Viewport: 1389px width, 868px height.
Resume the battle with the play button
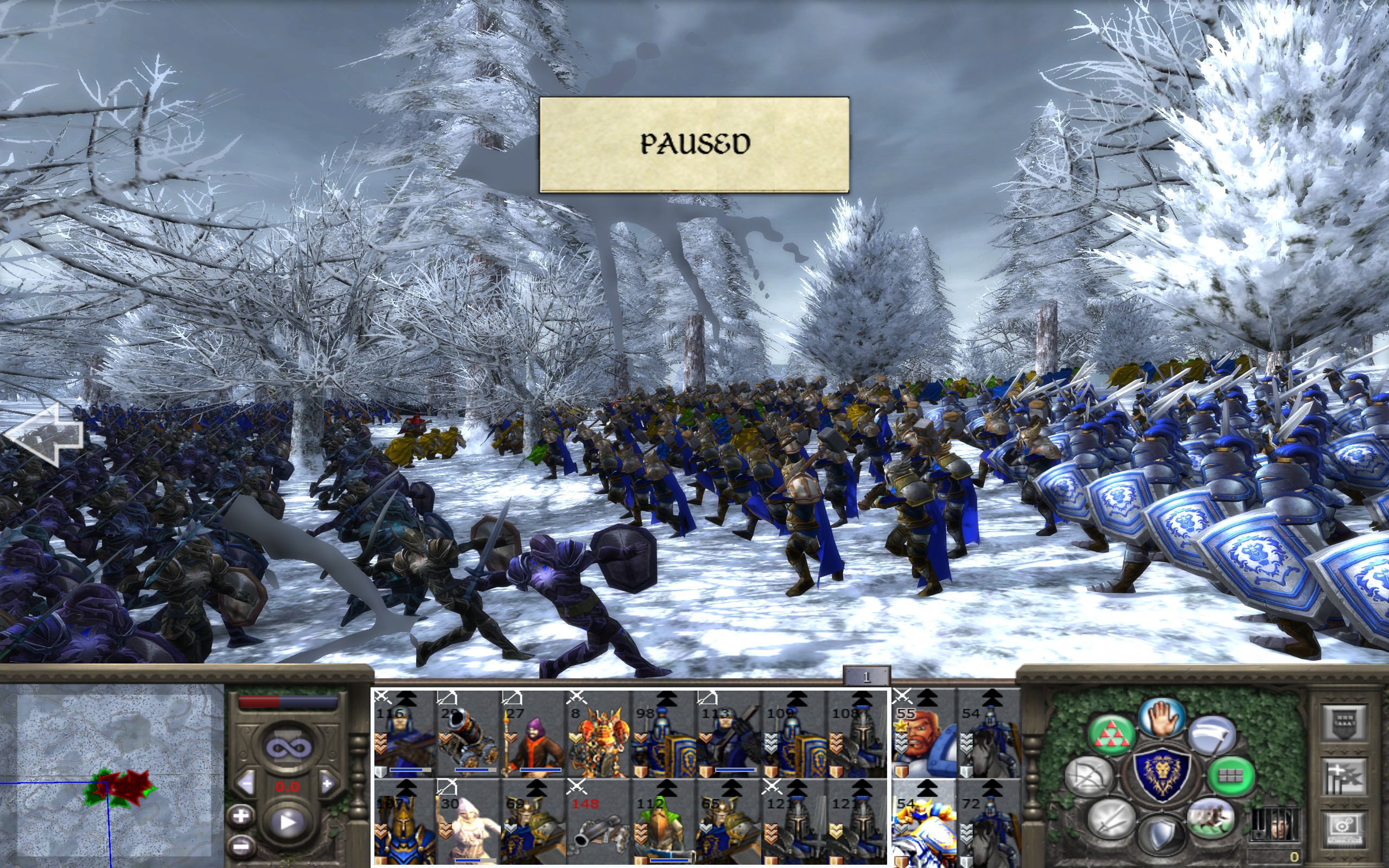point(287,822)
